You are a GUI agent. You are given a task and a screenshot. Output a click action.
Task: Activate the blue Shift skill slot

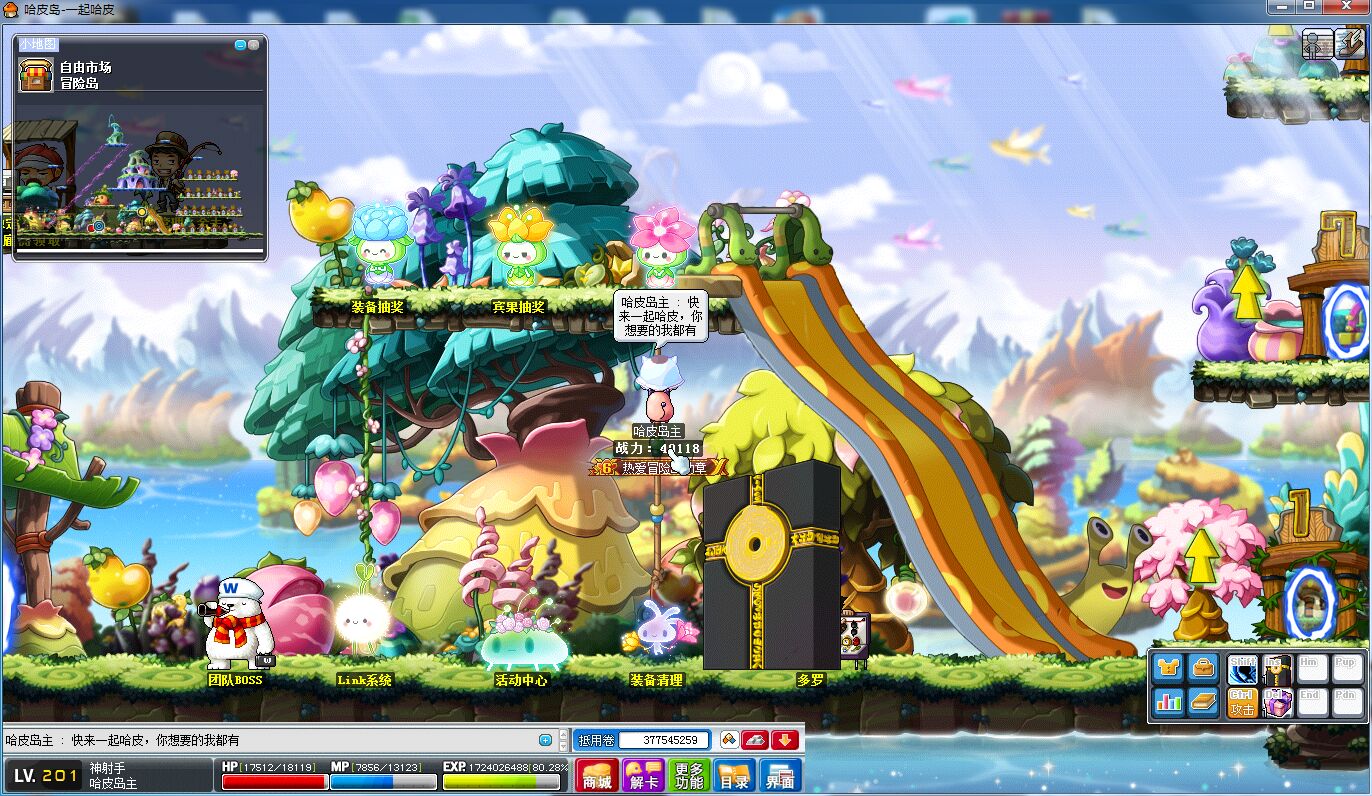click(1243, 669)
